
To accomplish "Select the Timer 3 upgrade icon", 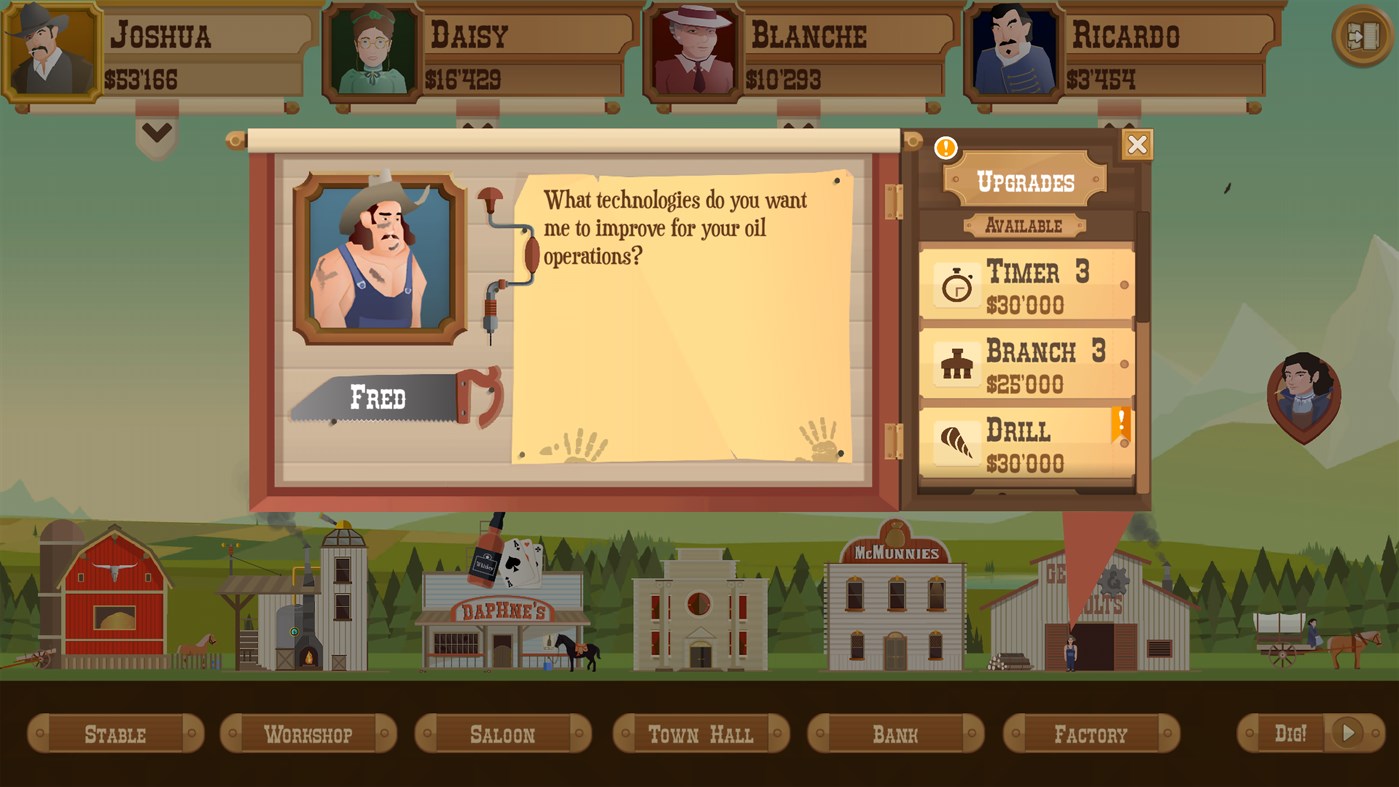I will 957,284.
